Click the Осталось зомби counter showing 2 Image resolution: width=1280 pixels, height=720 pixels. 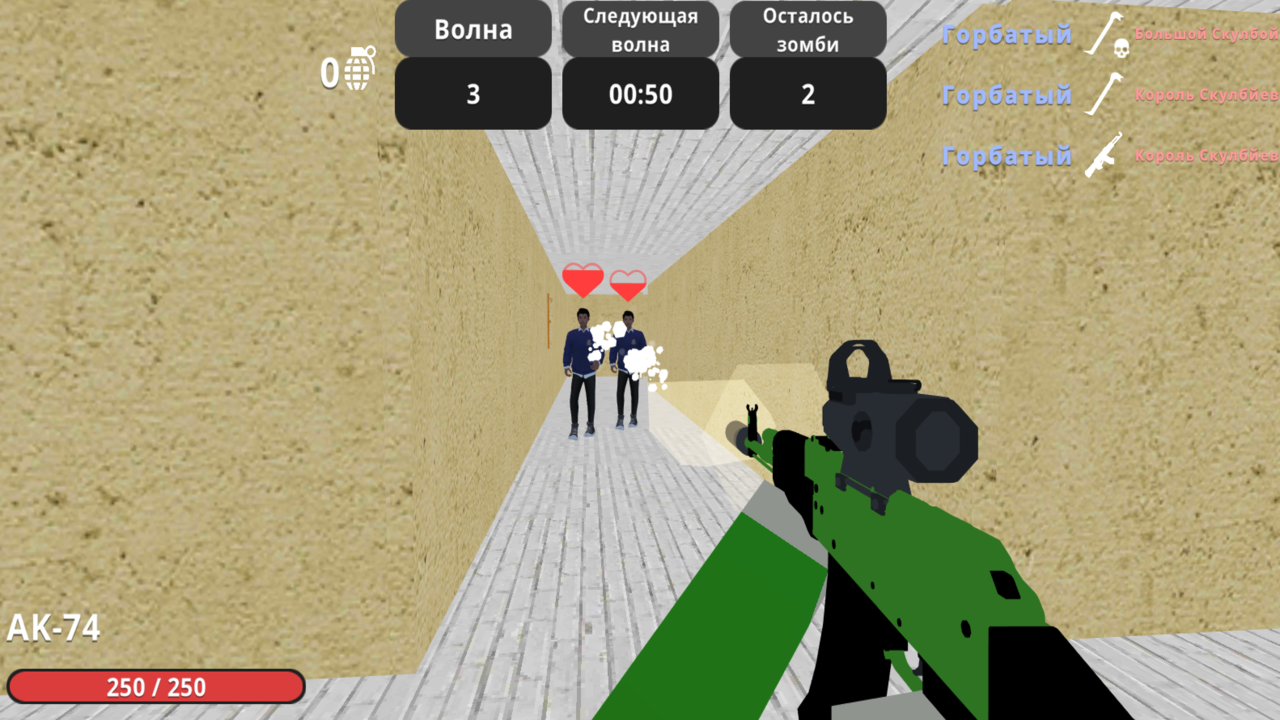[x=807, y=93]
